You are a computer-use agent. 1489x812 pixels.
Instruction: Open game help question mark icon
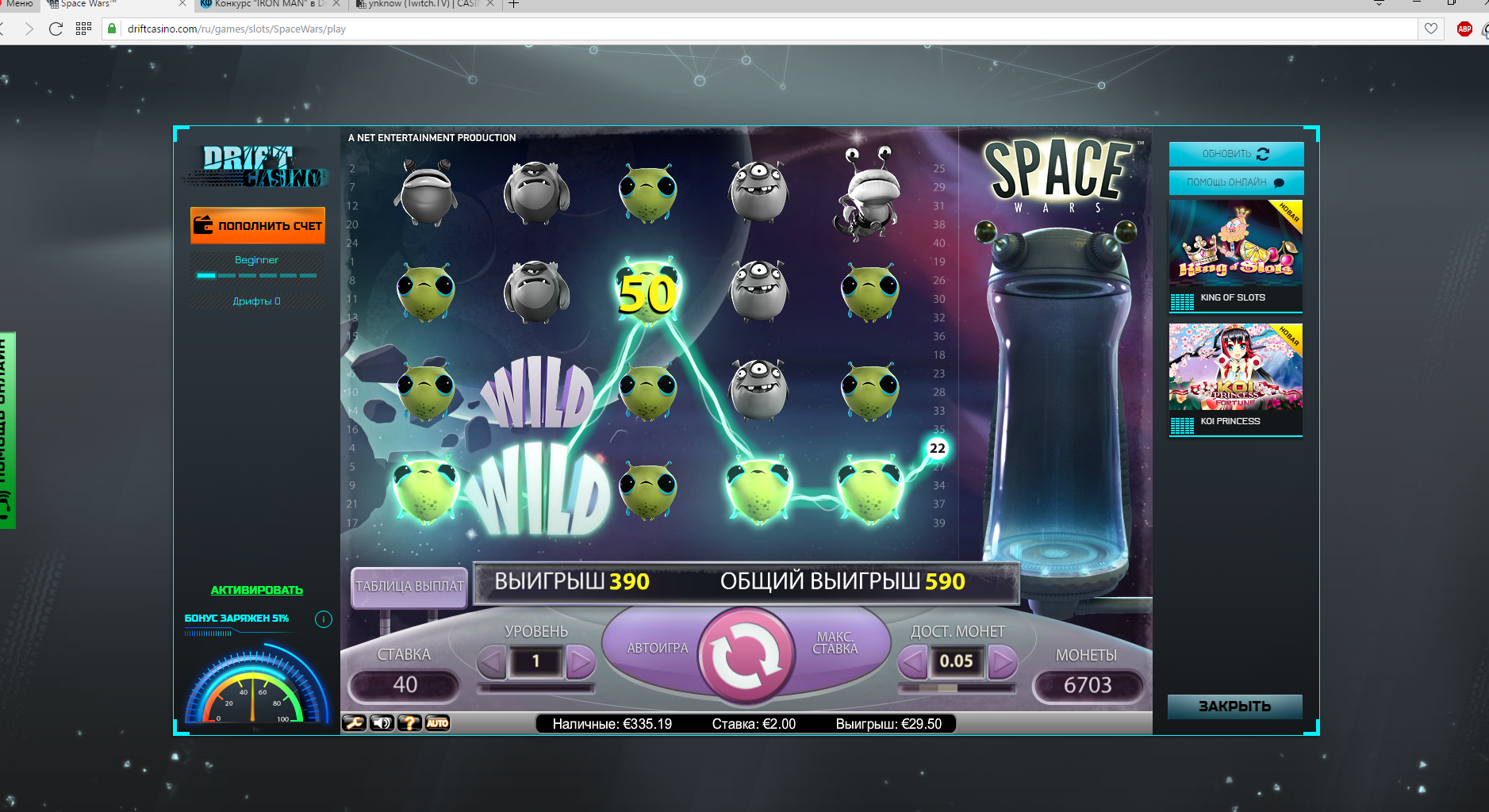coord(409,723)
